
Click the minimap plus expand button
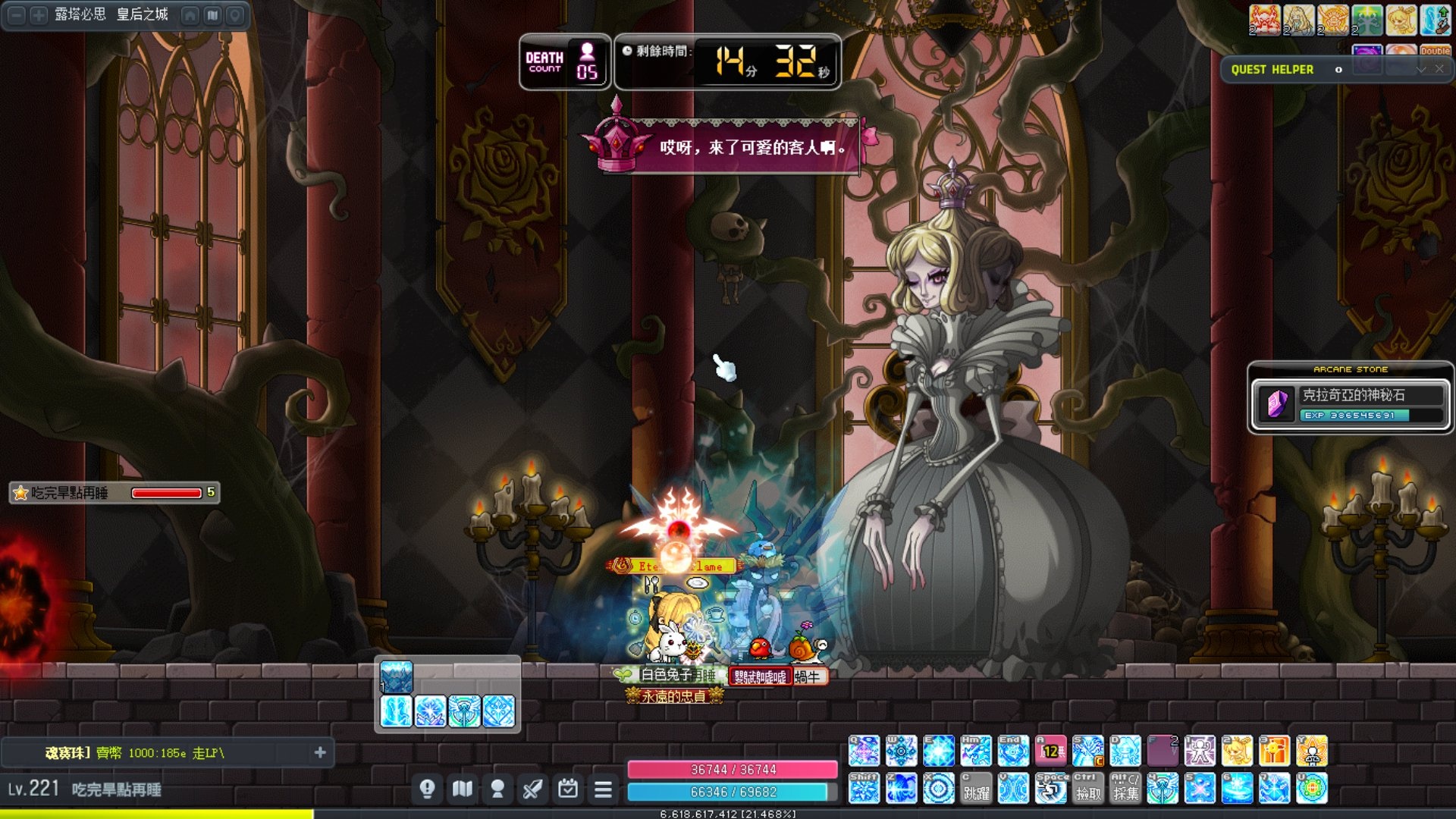[x=38, y=15]
